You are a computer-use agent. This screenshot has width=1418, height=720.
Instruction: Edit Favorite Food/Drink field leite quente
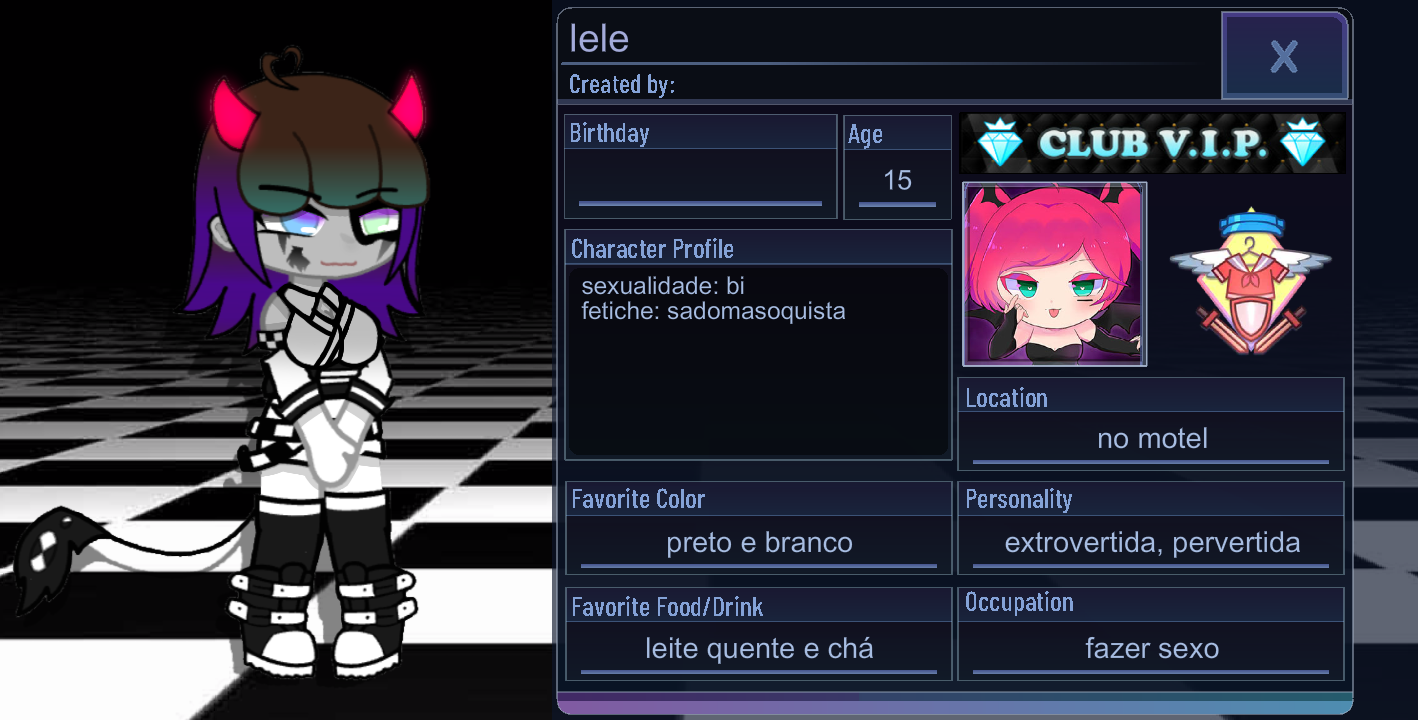point(757,648)
